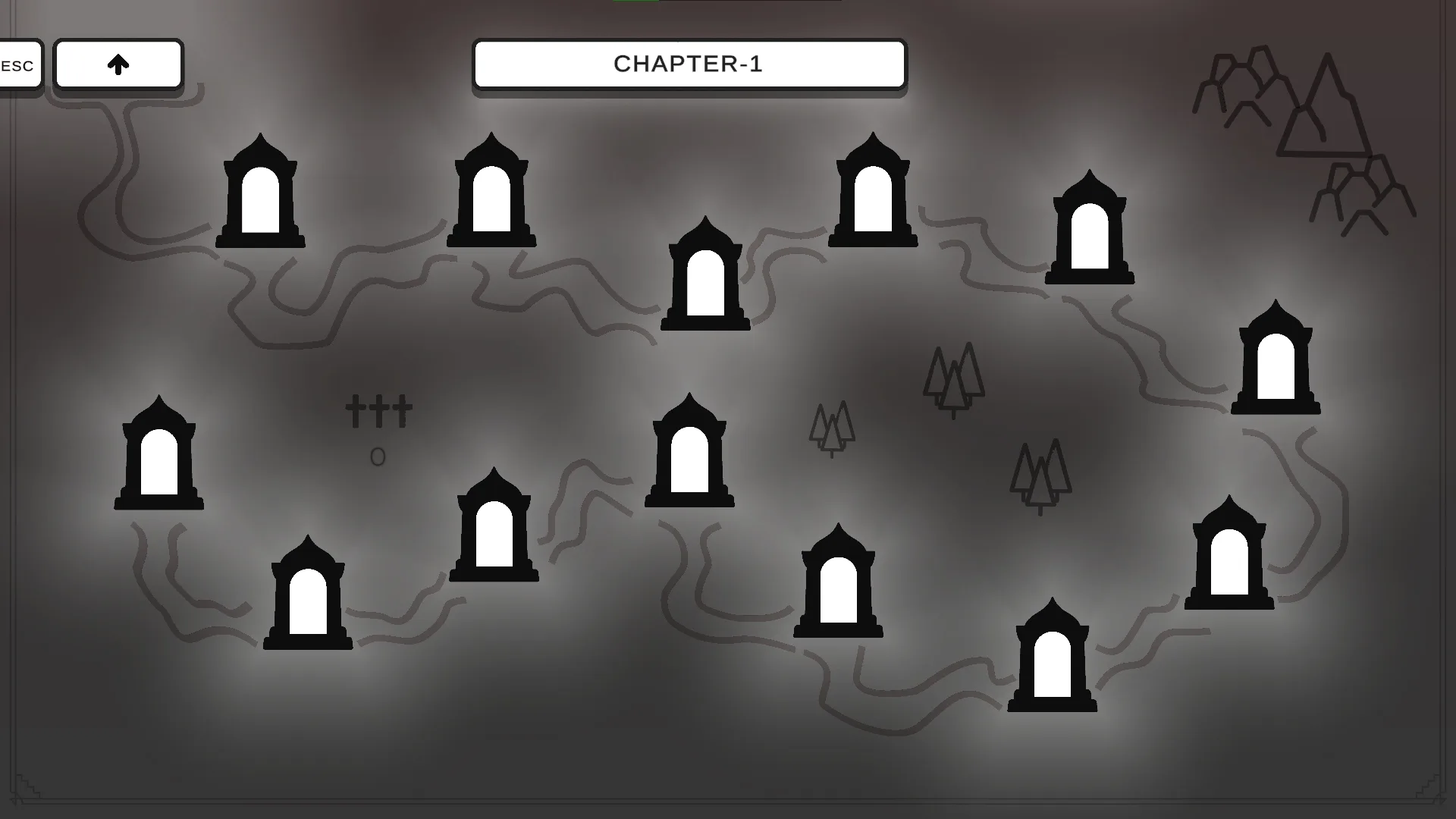
Task: Open the bottom gateway below the pine trees
Action: click(1053, 656)
